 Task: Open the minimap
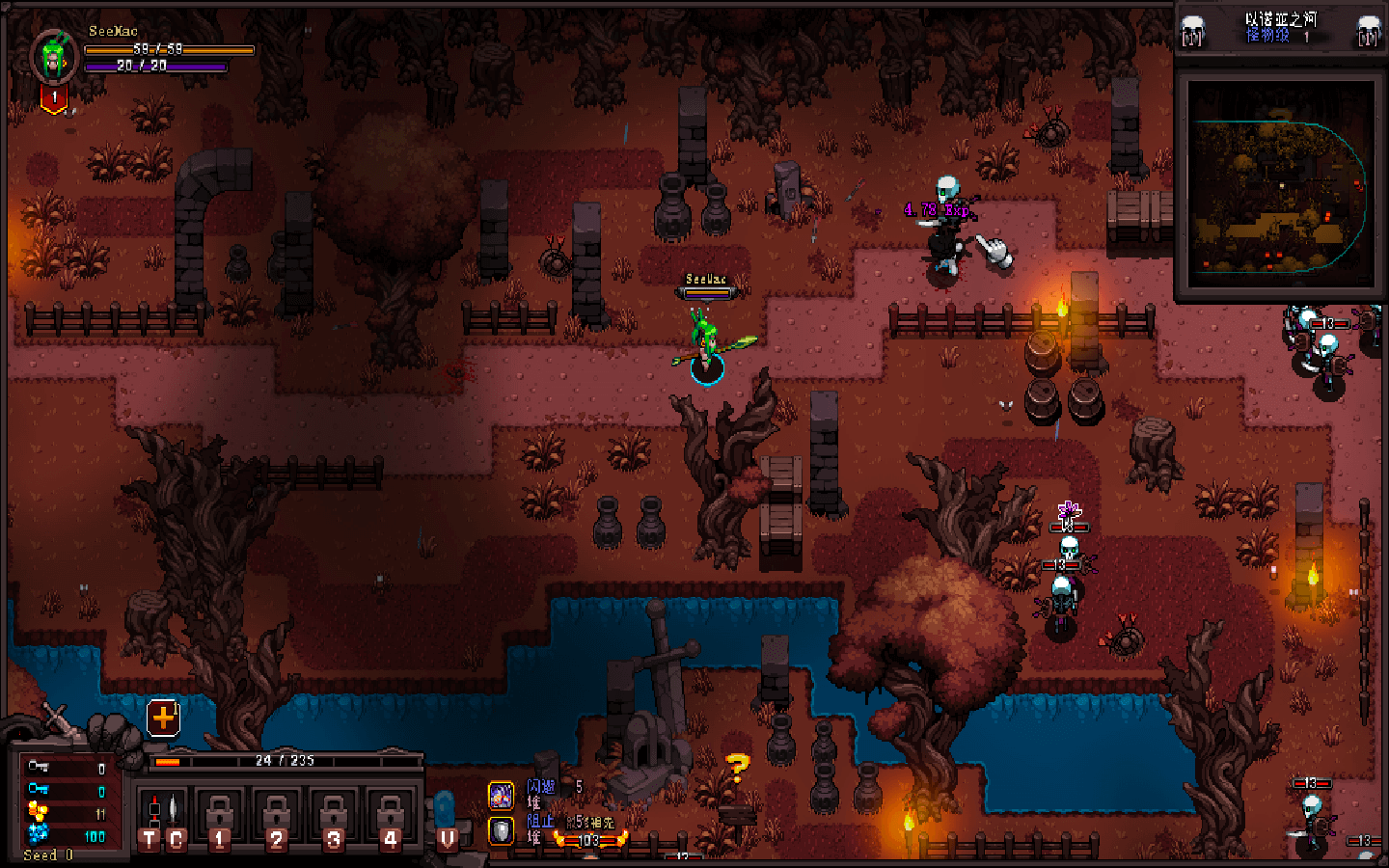1279,183
